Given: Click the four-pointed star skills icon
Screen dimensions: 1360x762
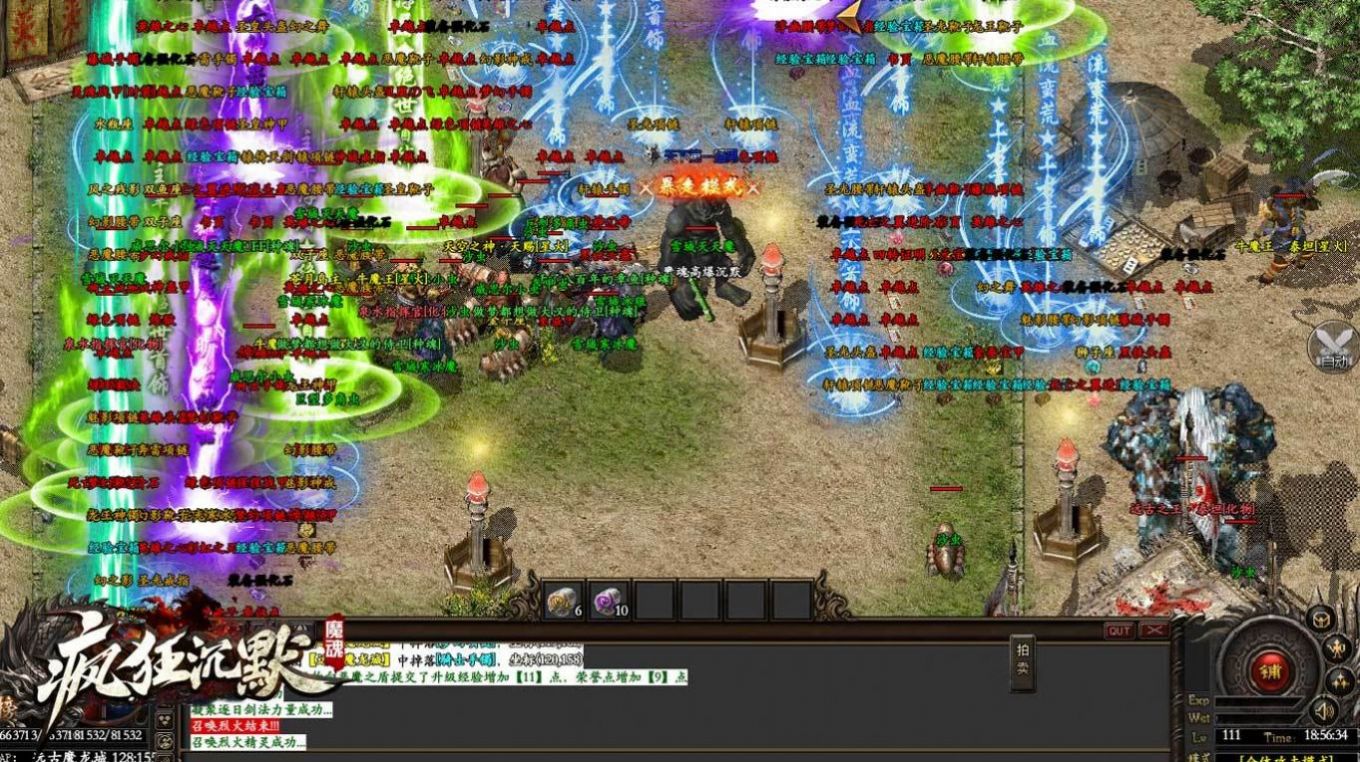Looking at the screenshot, I should point(1339,682).
